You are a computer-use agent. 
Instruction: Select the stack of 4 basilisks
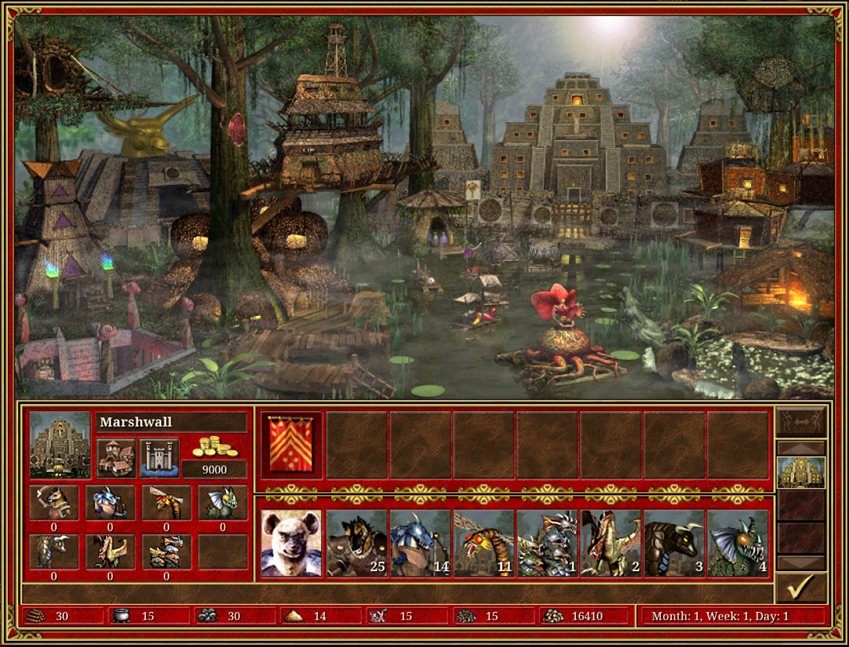click(x=738, y=543)
